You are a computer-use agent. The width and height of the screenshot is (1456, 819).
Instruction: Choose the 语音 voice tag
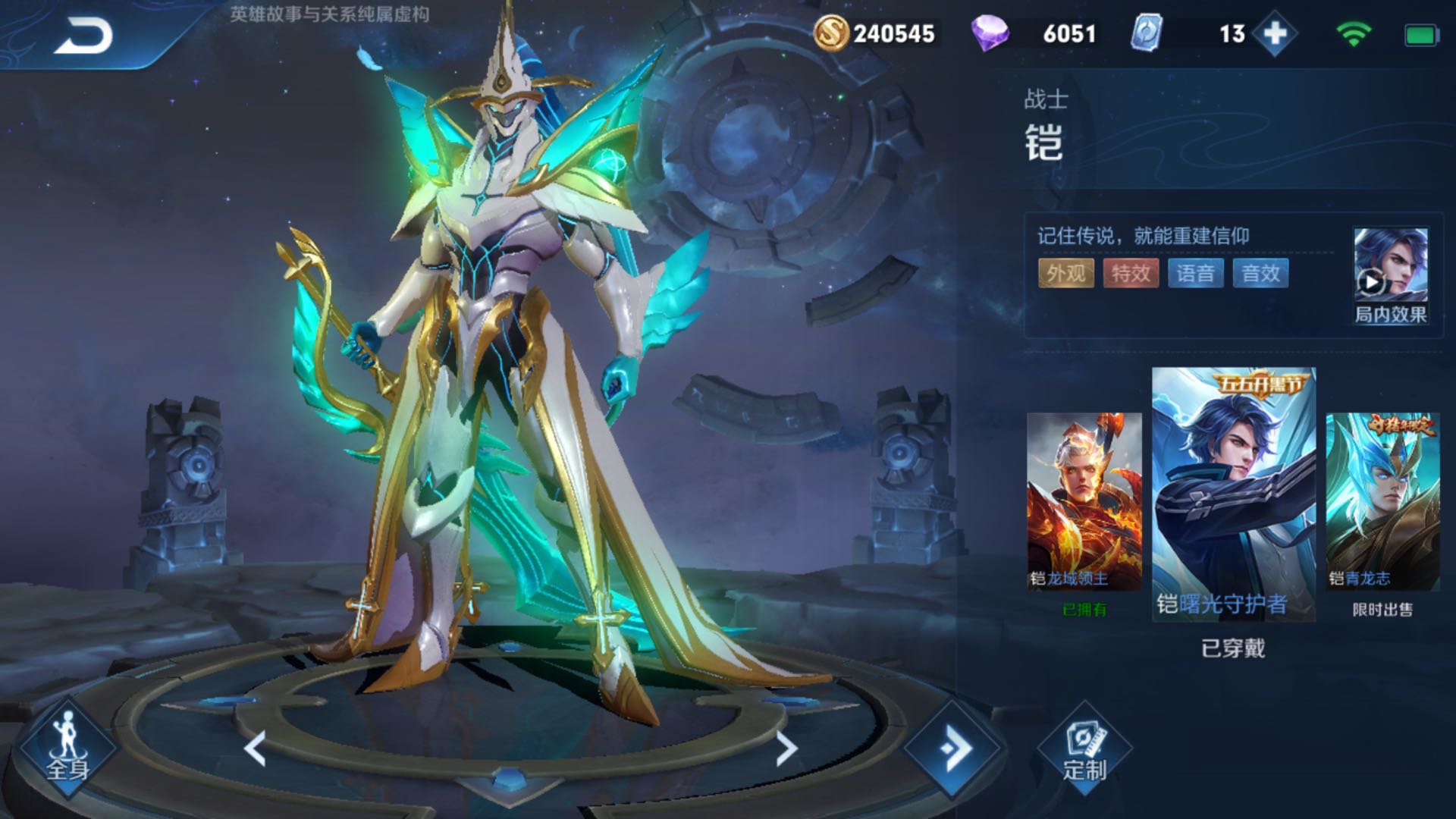click(x=1196, y=273)
